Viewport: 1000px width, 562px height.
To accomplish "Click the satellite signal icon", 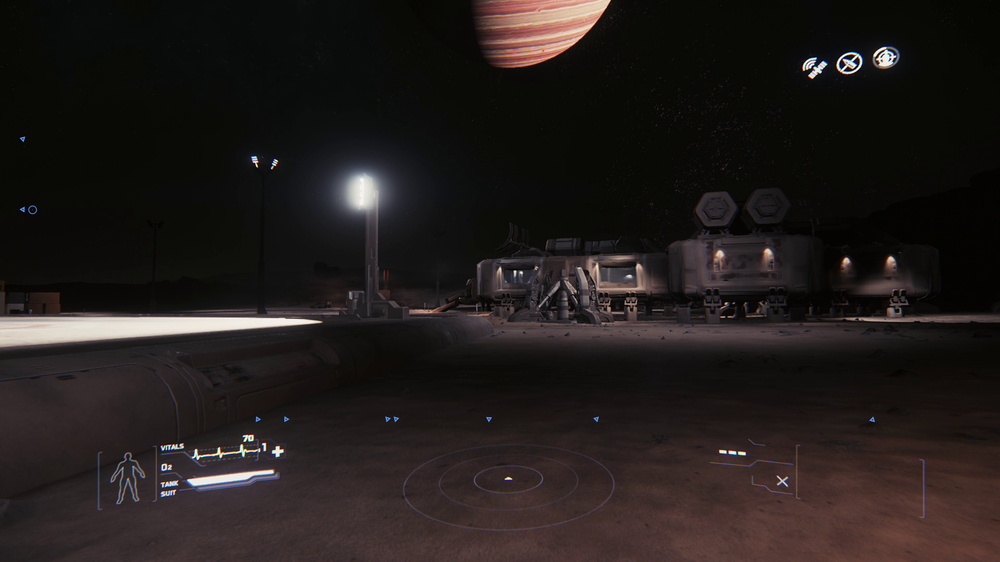I will (815, 67).
